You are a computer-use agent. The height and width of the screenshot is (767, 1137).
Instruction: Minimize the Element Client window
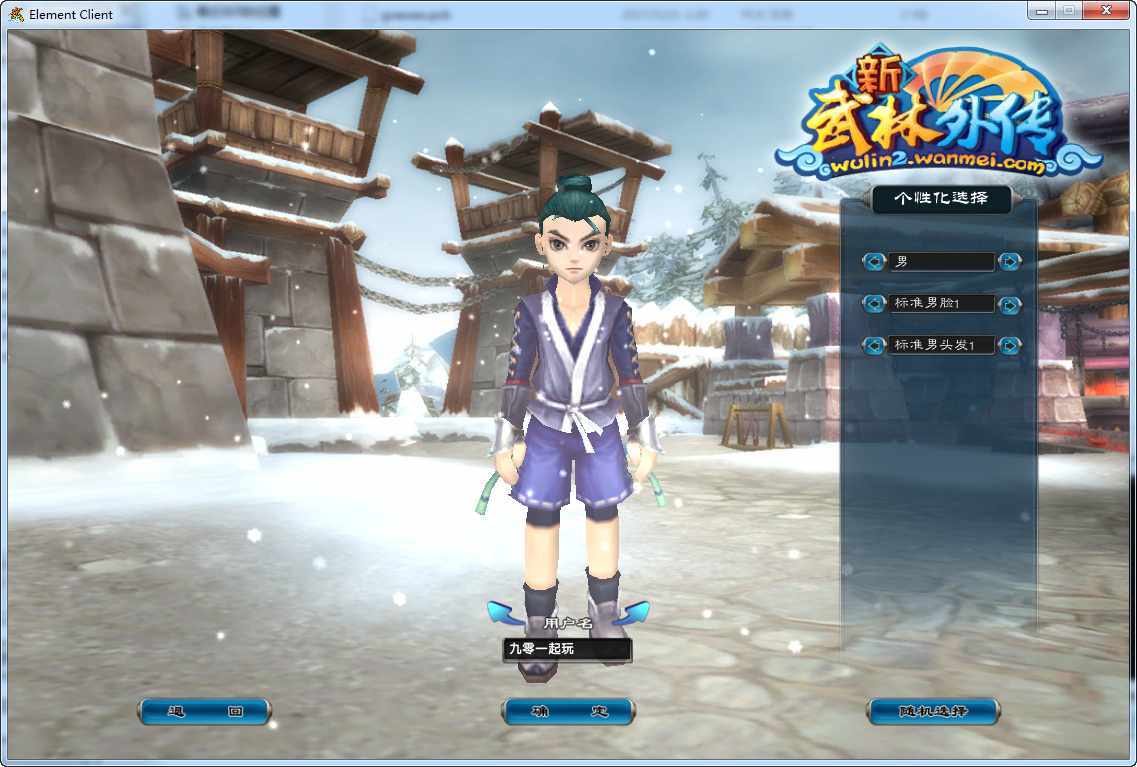(1042, 10)
